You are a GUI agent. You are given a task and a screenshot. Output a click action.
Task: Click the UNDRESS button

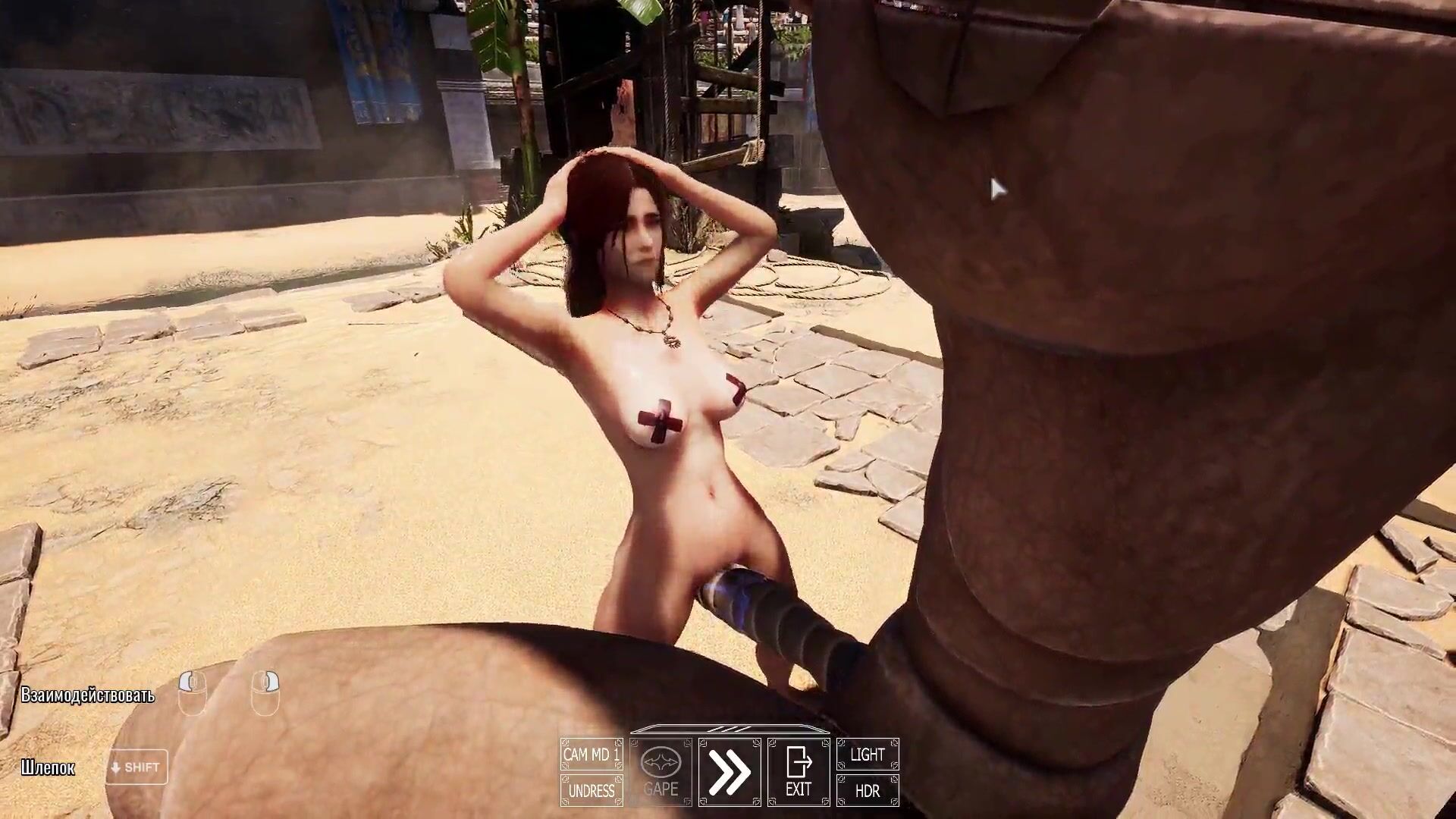coord(591,791)
